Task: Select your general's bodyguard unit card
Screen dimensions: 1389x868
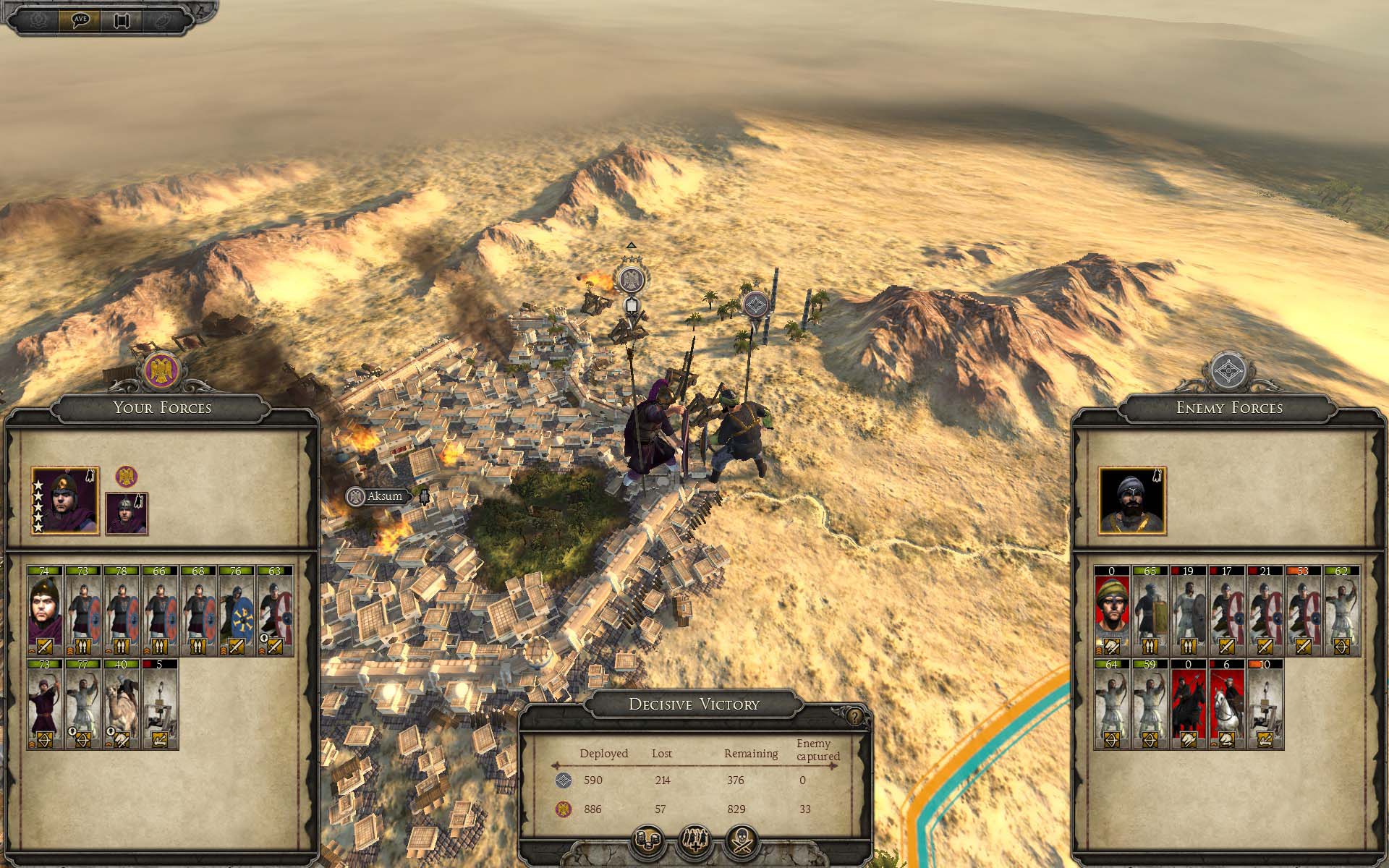Action: [45, 612]
